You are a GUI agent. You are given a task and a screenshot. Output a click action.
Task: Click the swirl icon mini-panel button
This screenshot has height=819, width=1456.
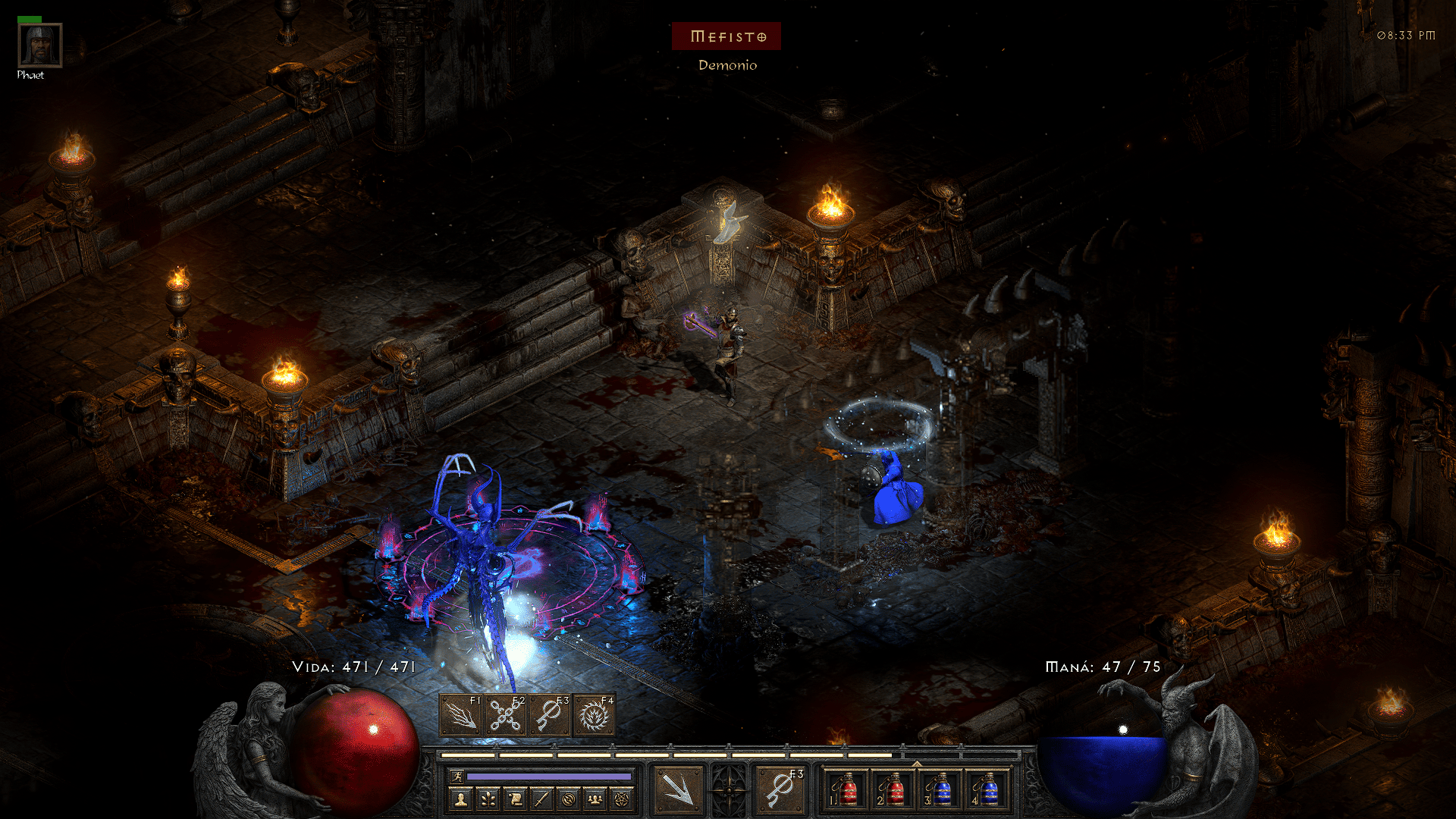coord(569,799)
